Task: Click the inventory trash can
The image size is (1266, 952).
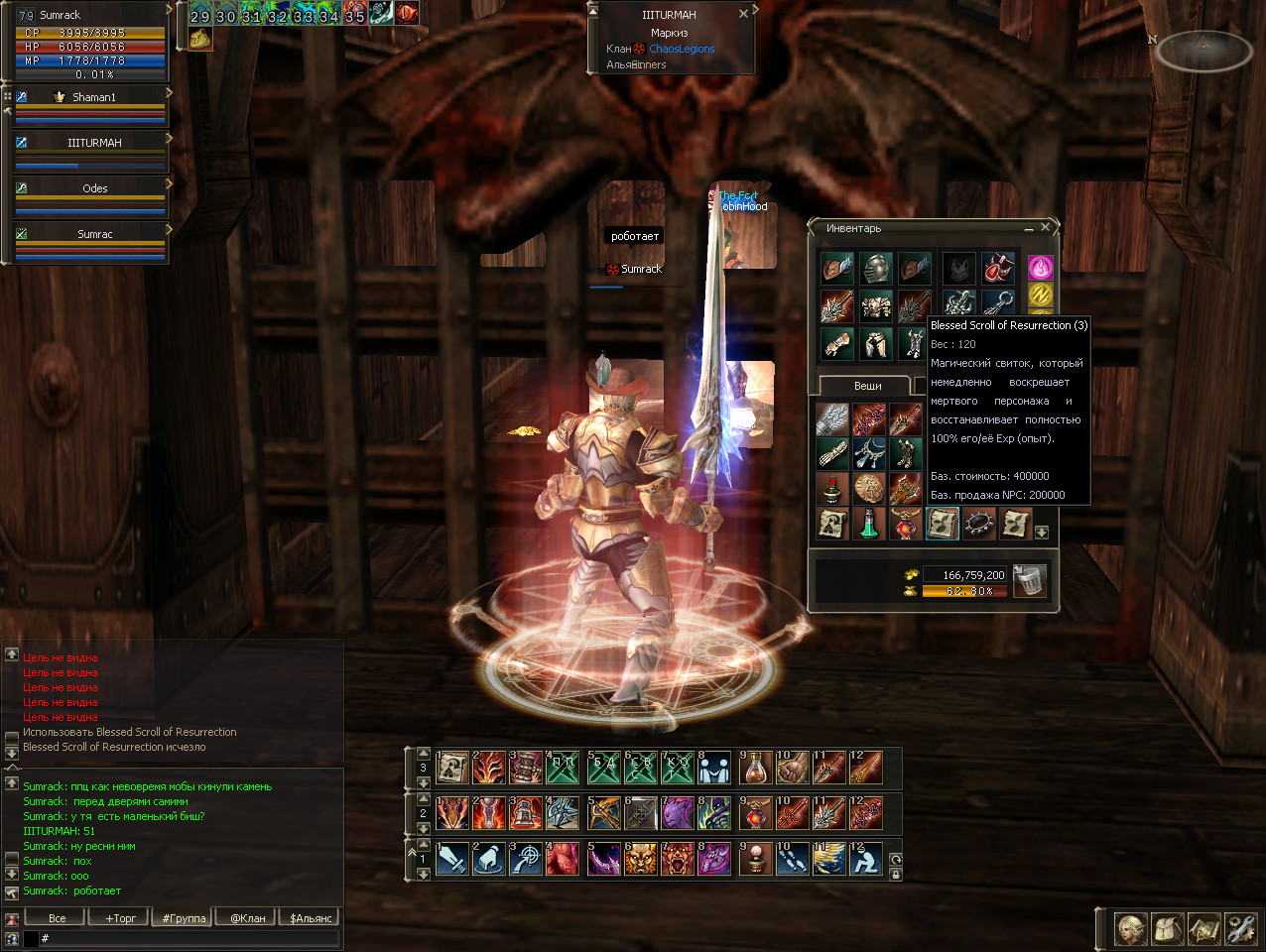Action: coord(1030,580)
